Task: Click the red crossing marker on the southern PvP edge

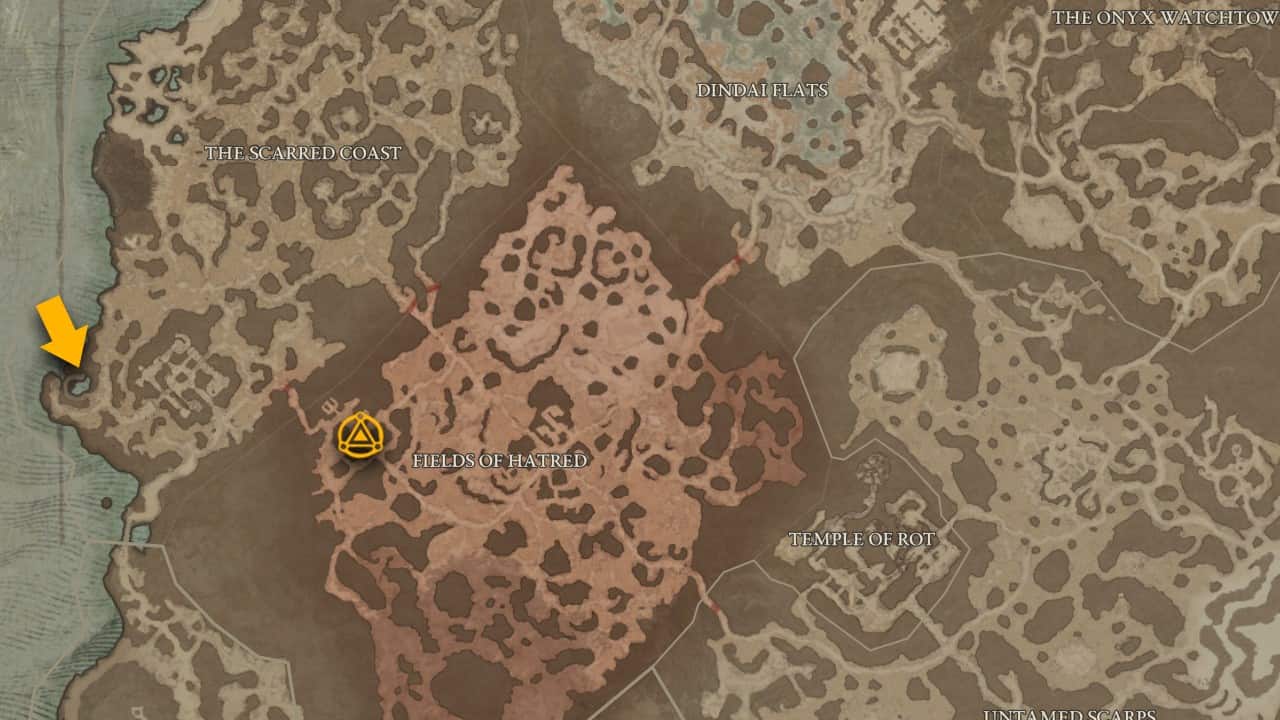Action: (x=714, y=606)
